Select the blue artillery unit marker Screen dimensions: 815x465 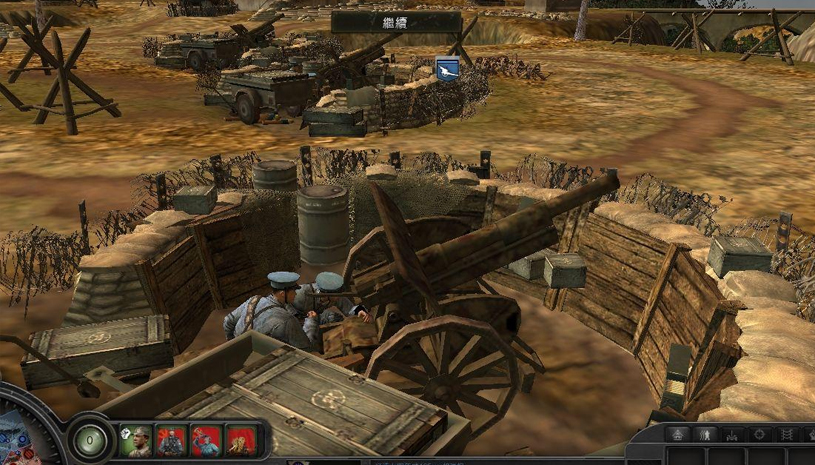click(447, 69)
